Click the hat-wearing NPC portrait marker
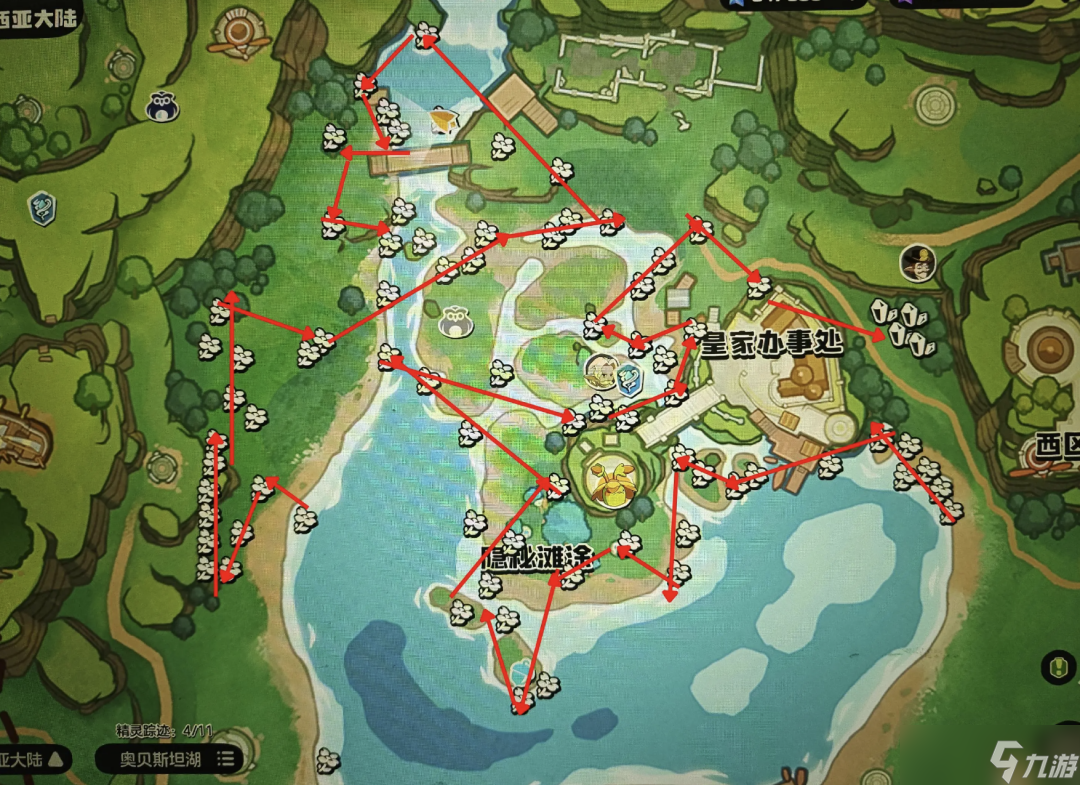 (915, 264)
